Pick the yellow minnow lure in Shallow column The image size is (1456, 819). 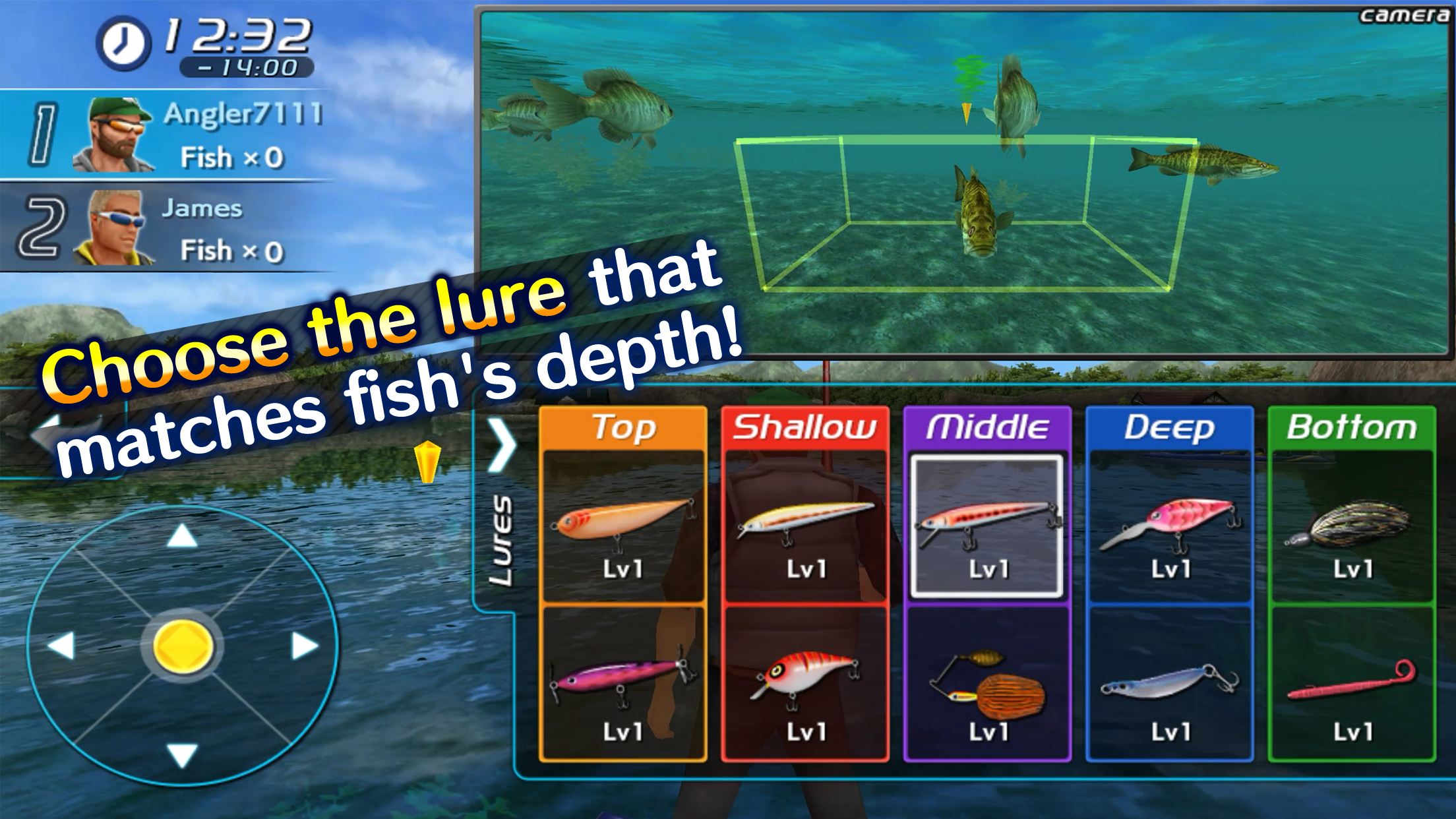[804, 521]
